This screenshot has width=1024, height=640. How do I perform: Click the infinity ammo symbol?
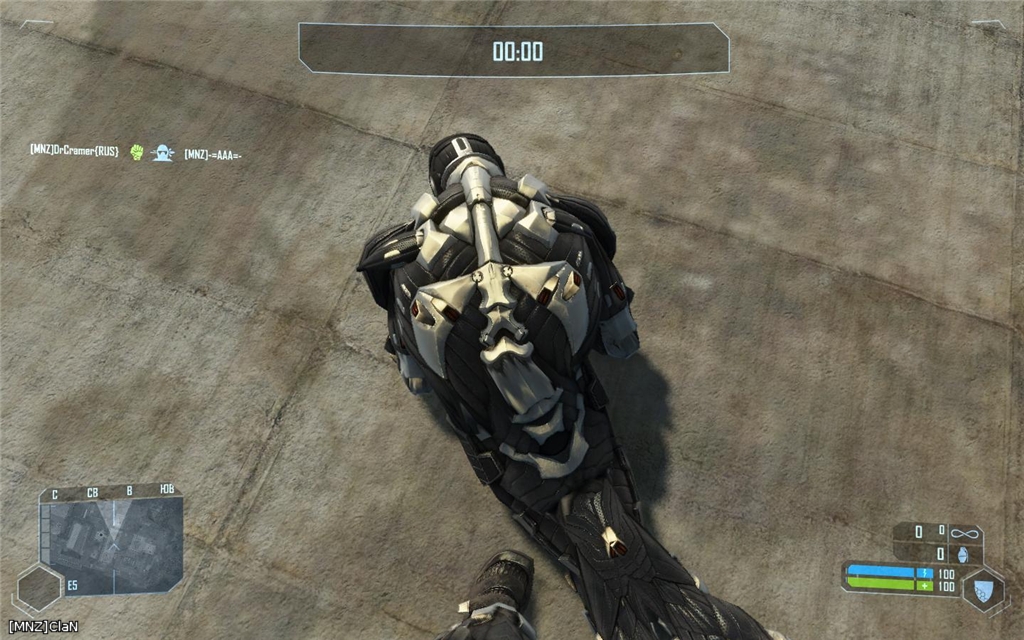click(x=963, y=533)
